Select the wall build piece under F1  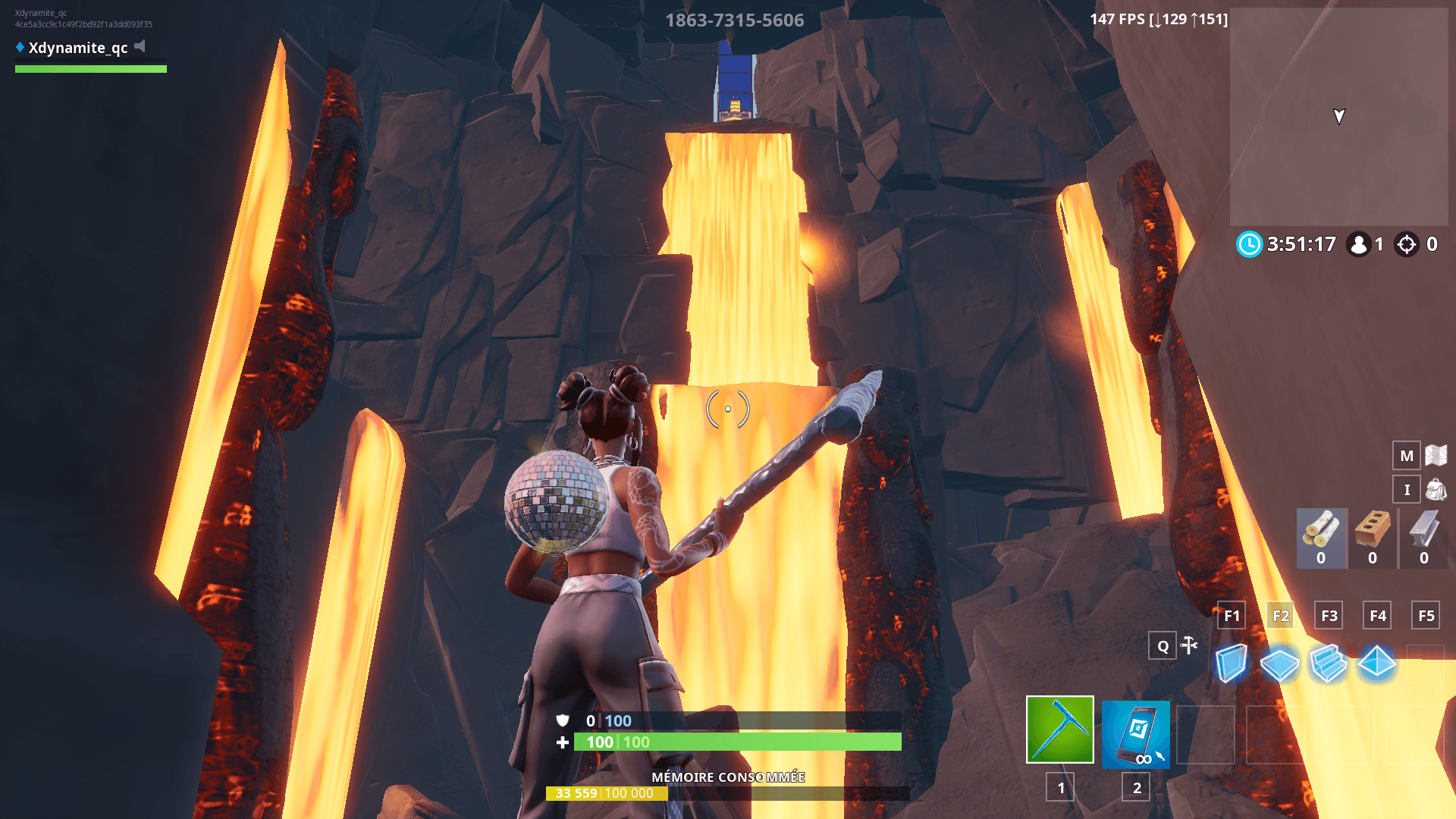(x=1231, y=663)
